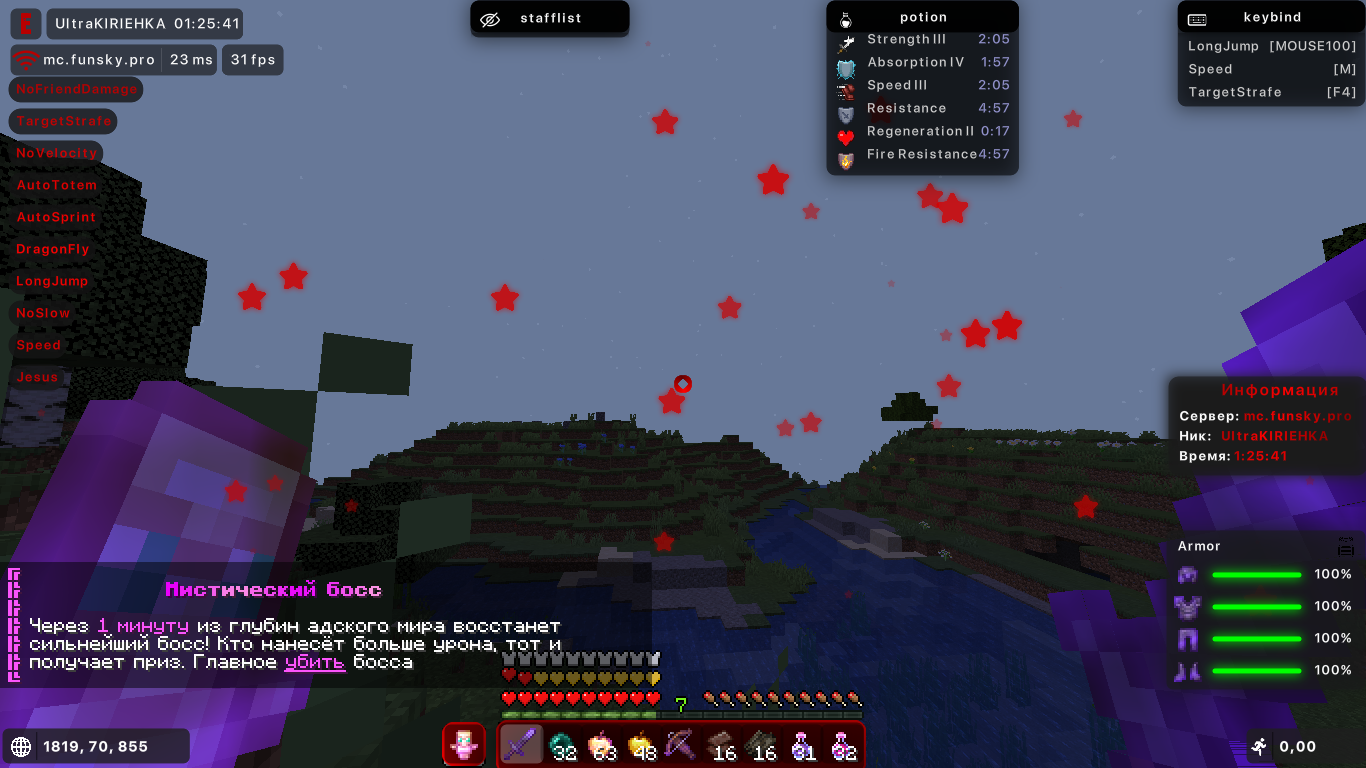Select the Absorption IV shield icon
The height and width of the screenshot is (768, 1366).
(846, 62)
